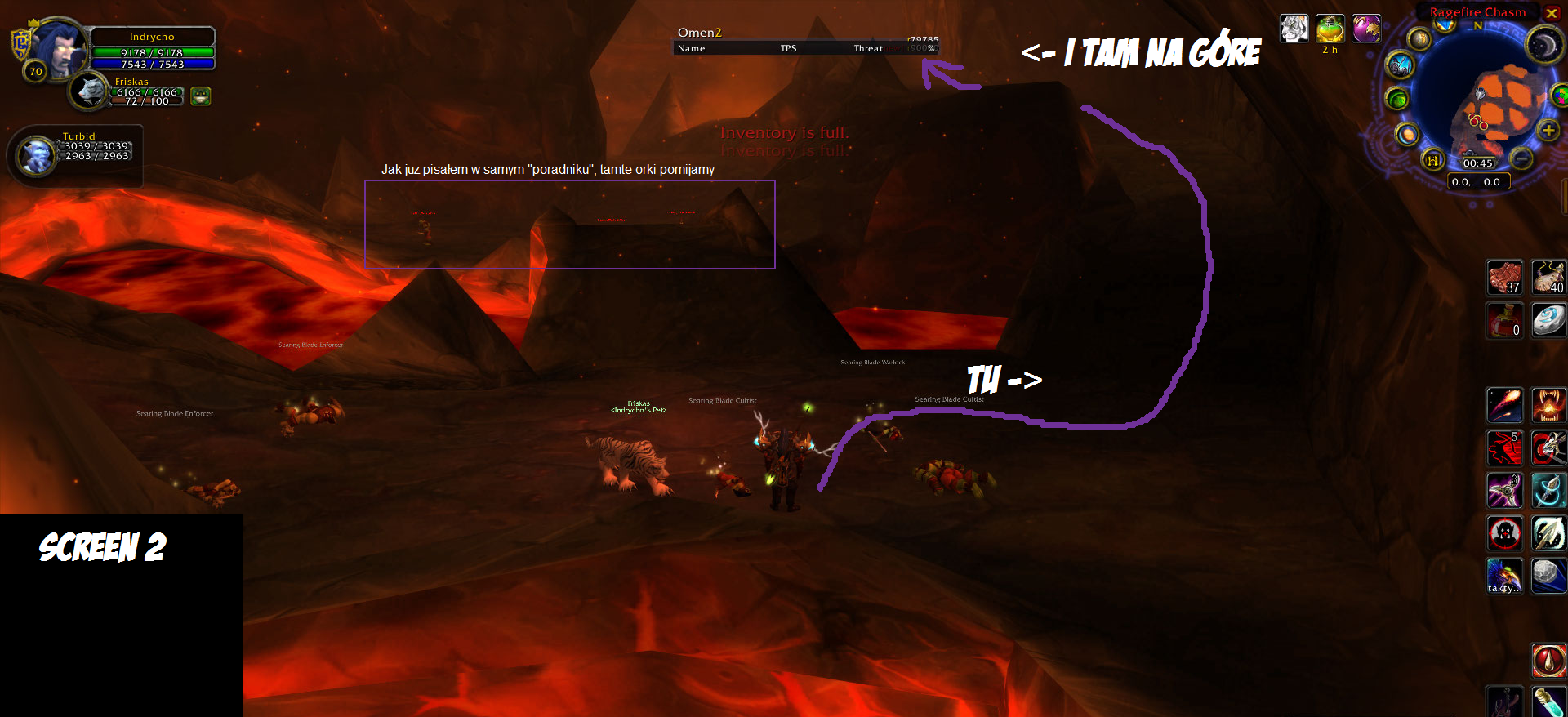
Task: Use the pouch item showing 40
Action: pos(1548,278)
